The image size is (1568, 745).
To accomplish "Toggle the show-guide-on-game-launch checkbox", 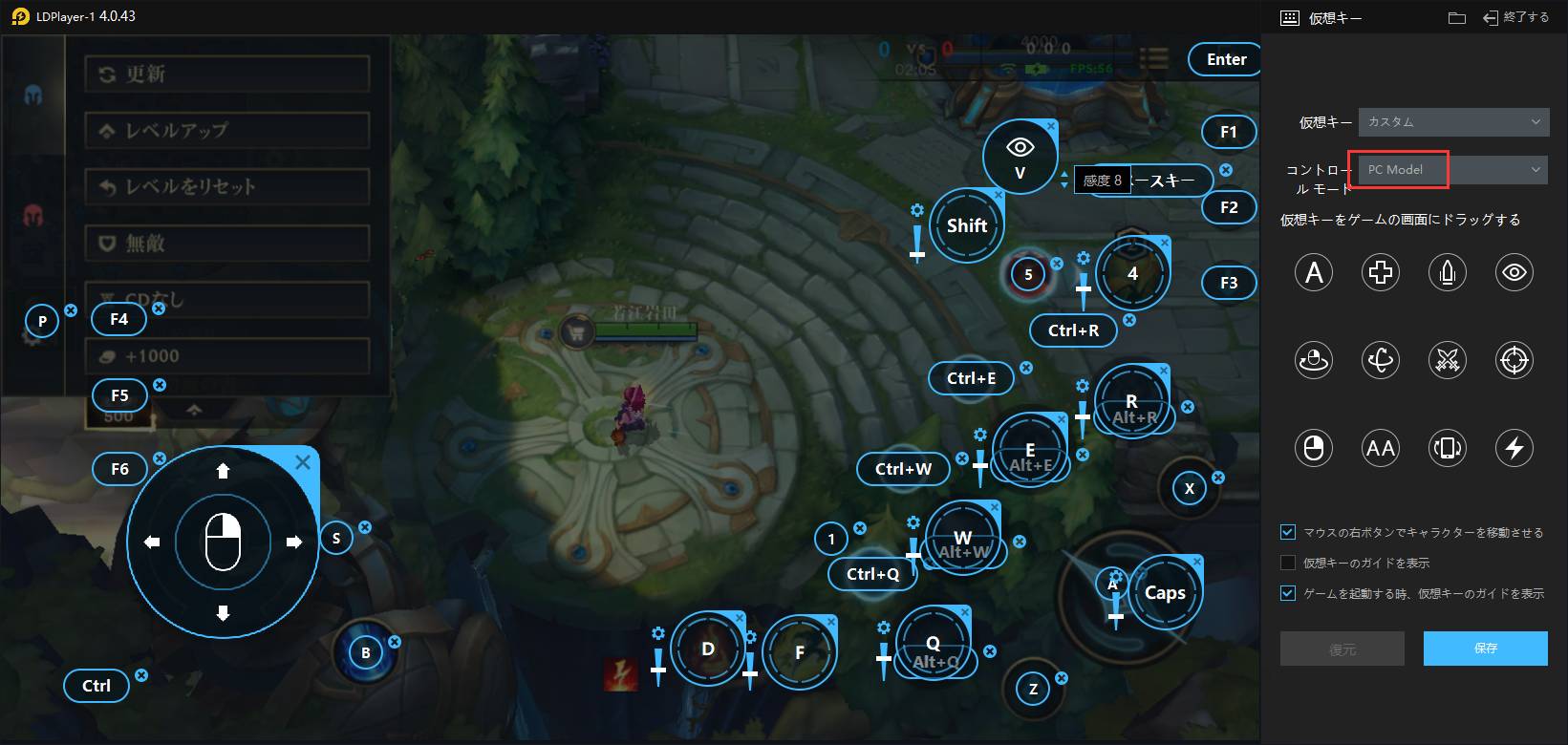I will pos(1288,593).
